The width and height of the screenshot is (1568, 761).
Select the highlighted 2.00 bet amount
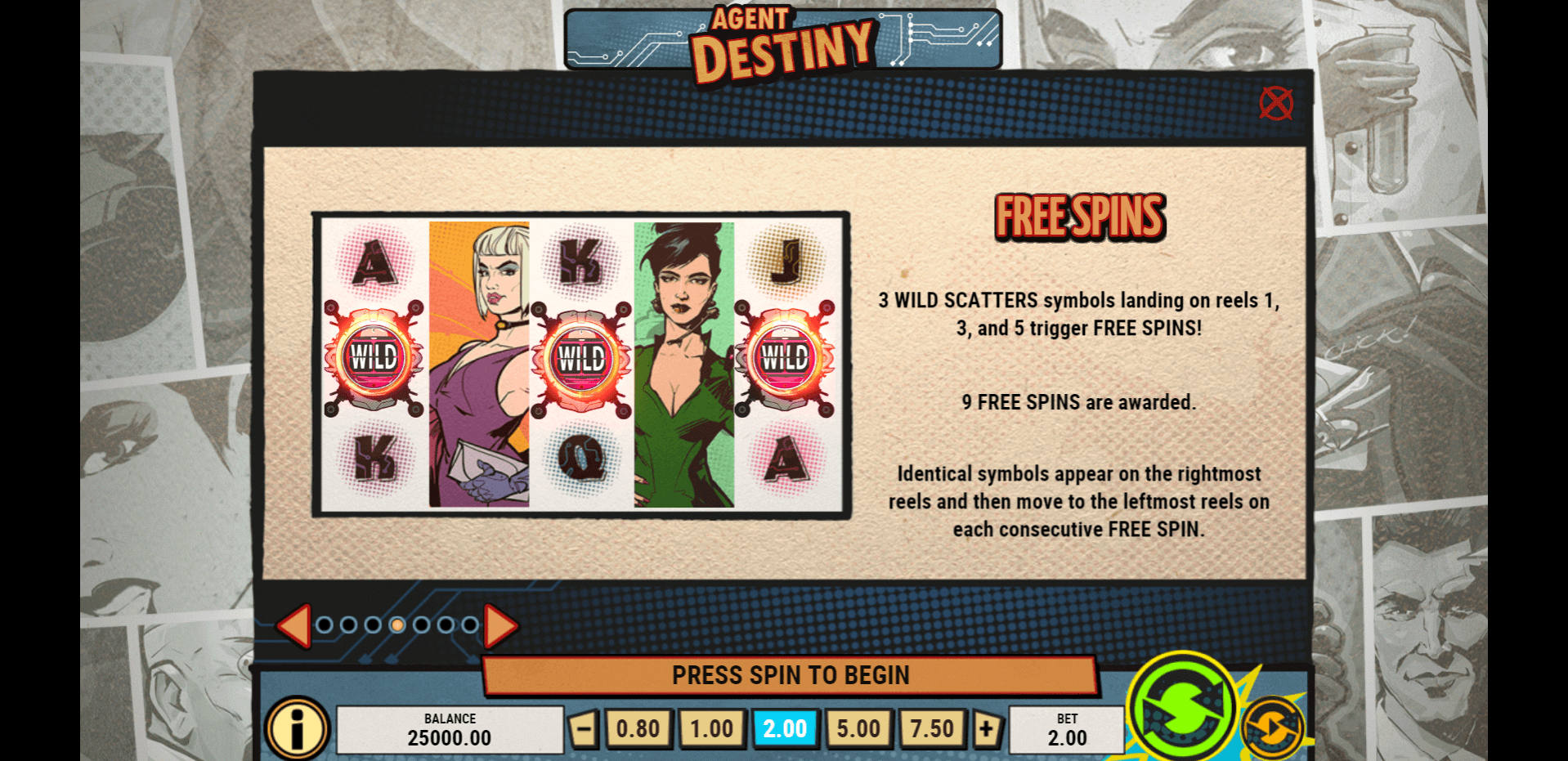(x=785, y=728)
